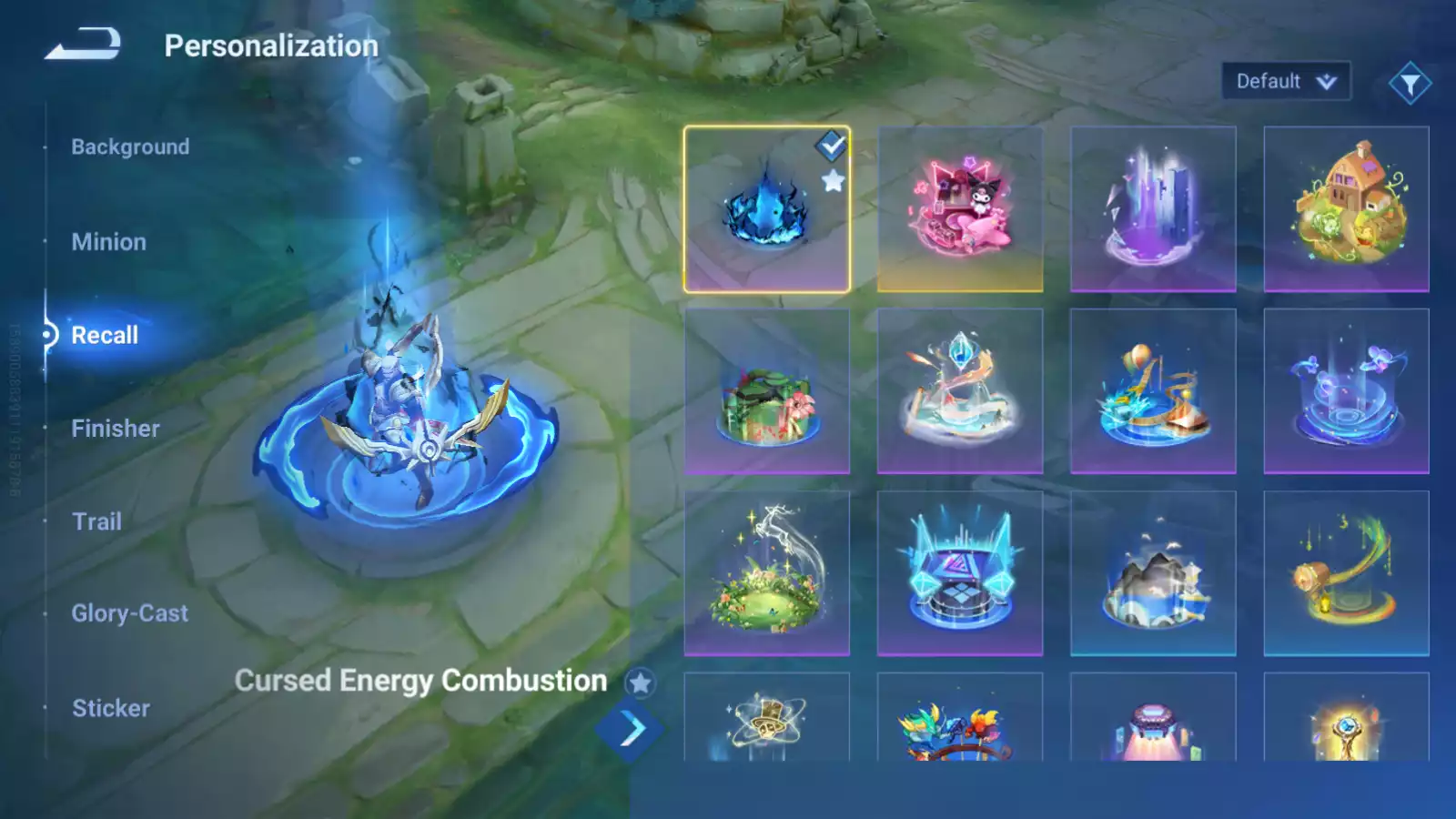
Task: Choose the Sticker category
Action: point(111,708)
